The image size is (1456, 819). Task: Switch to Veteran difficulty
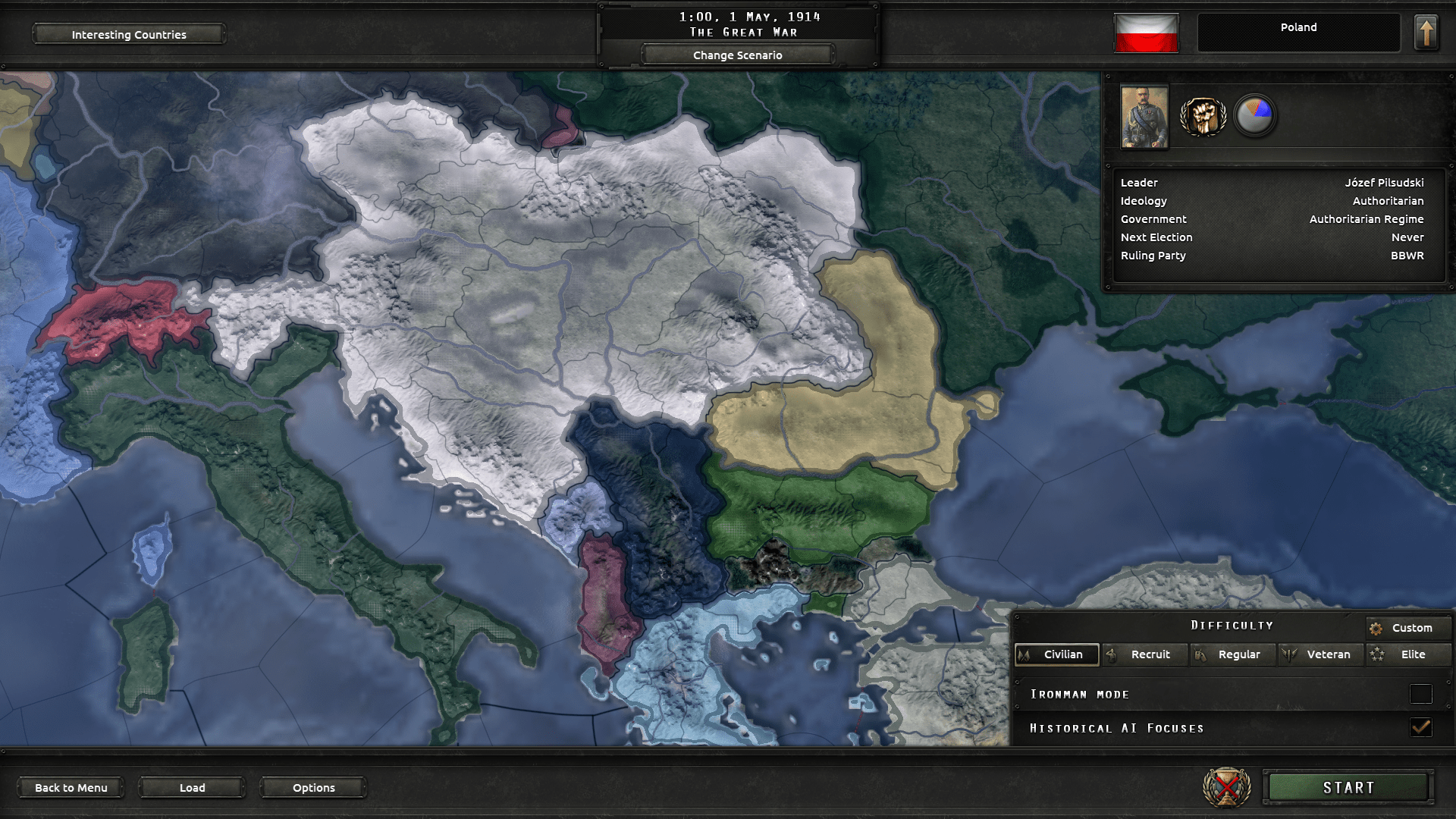pos(1319,654)
